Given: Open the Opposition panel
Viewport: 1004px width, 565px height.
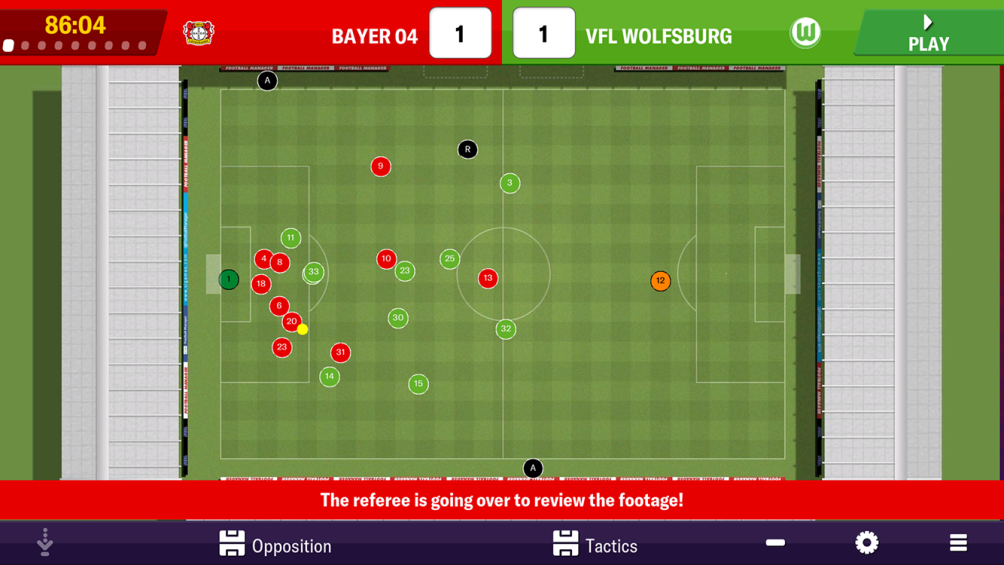Looking at the screenshot, I should (275, 544).
